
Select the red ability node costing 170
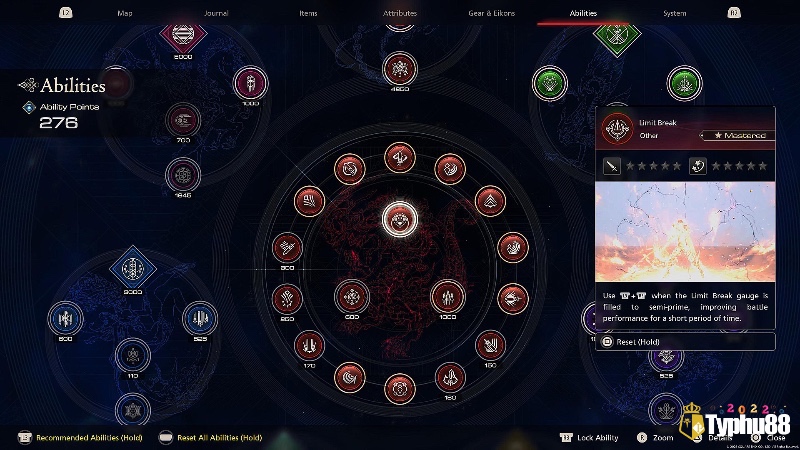(x=310, y=345)
